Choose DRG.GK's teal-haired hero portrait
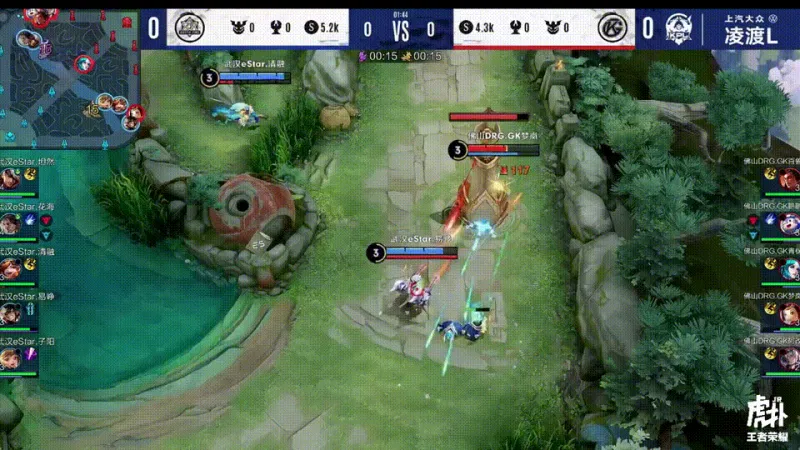The image size is (800, 450). 789,268
